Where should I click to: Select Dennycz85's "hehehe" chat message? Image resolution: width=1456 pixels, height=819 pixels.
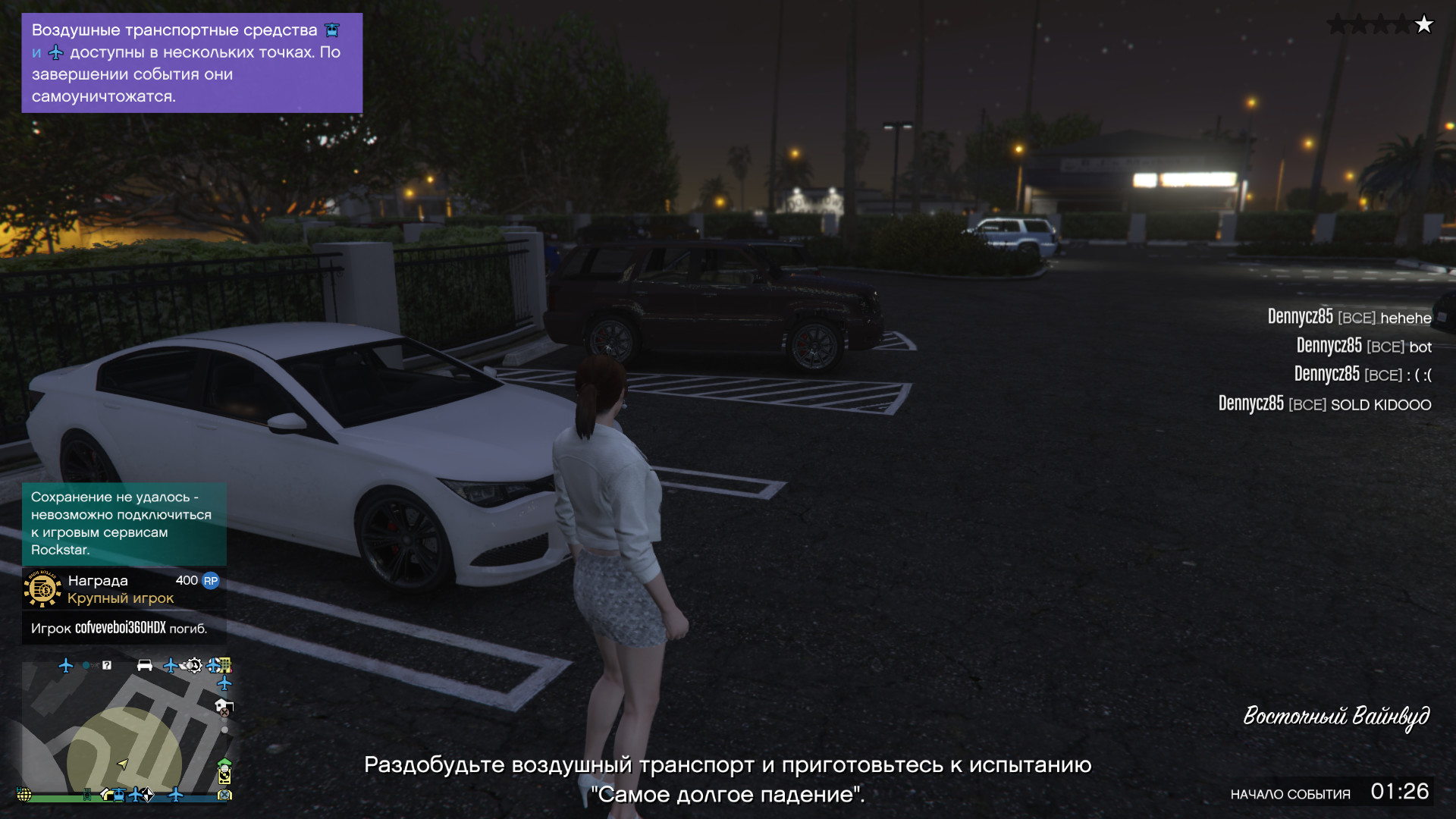pos(1349,317)
